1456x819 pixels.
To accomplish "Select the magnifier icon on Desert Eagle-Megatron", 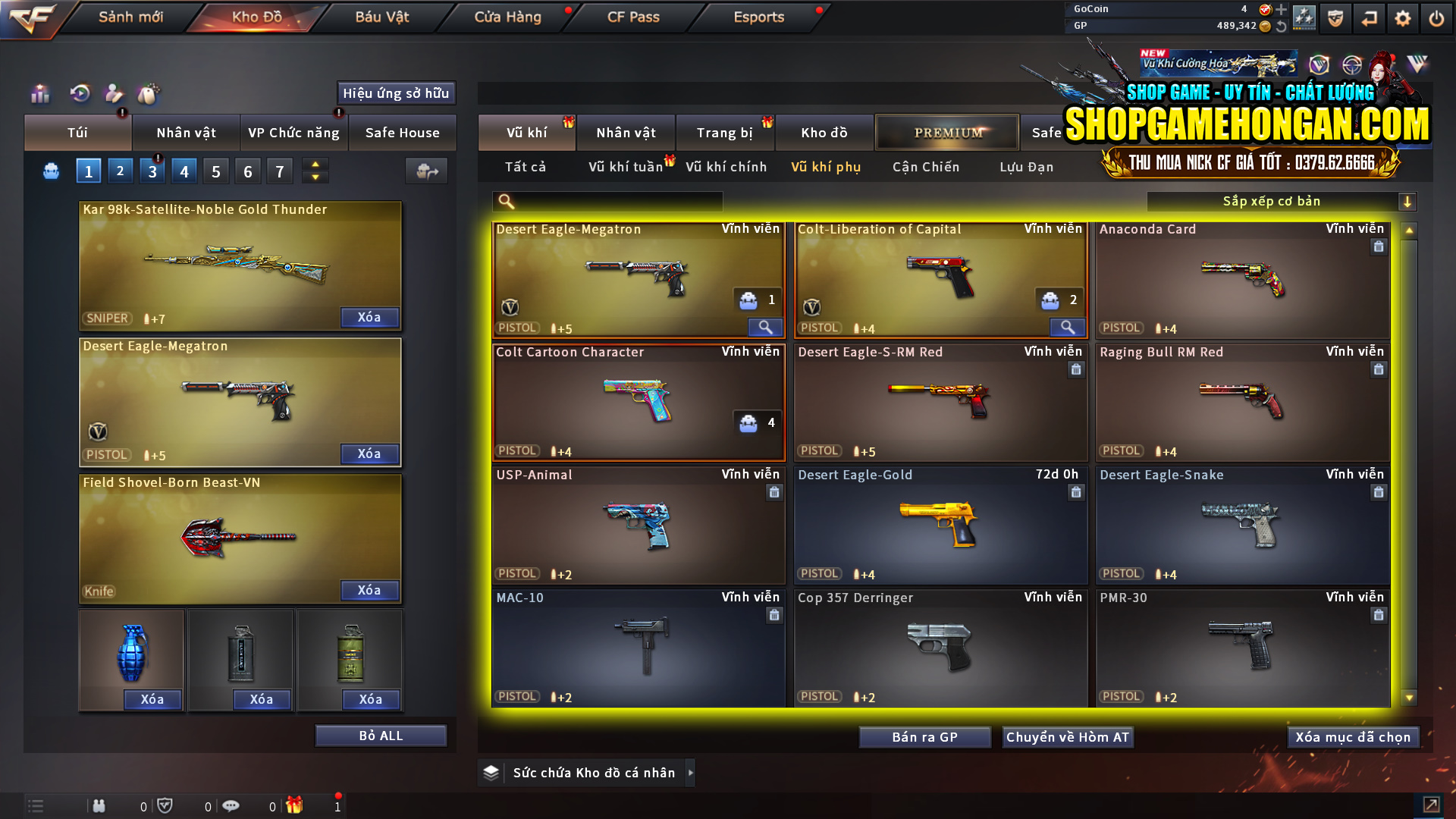I will (765, 328).
